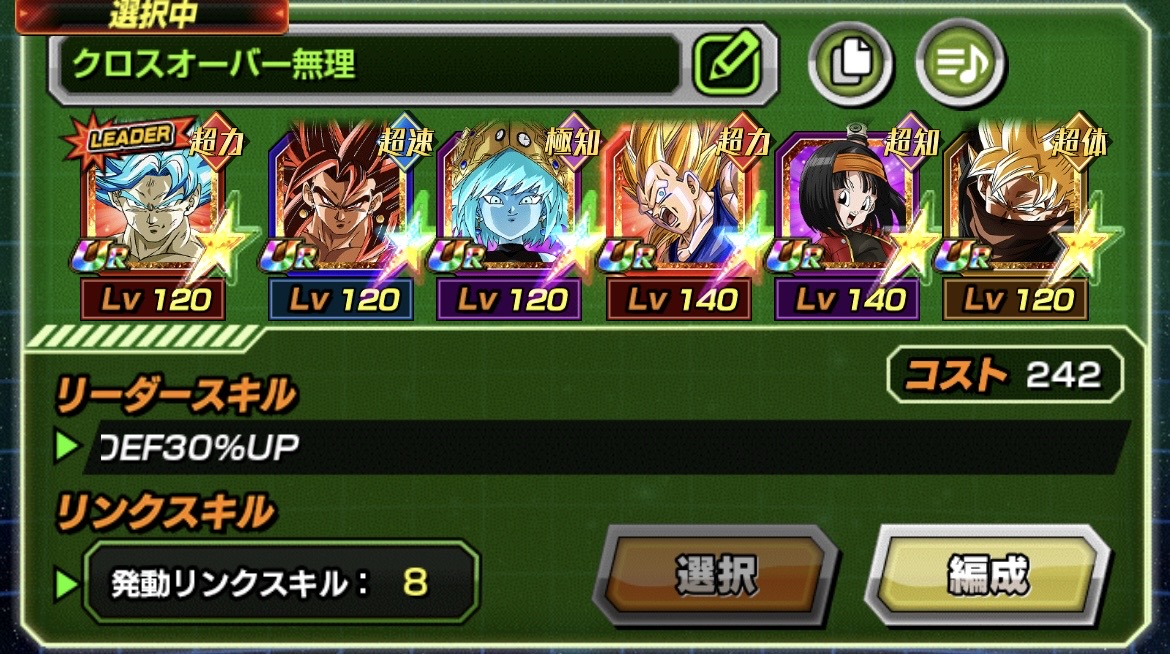Screen dimensions: 1170x654
Task: Show the 発動リンクスキル link skill list
Action: point(280,582)
